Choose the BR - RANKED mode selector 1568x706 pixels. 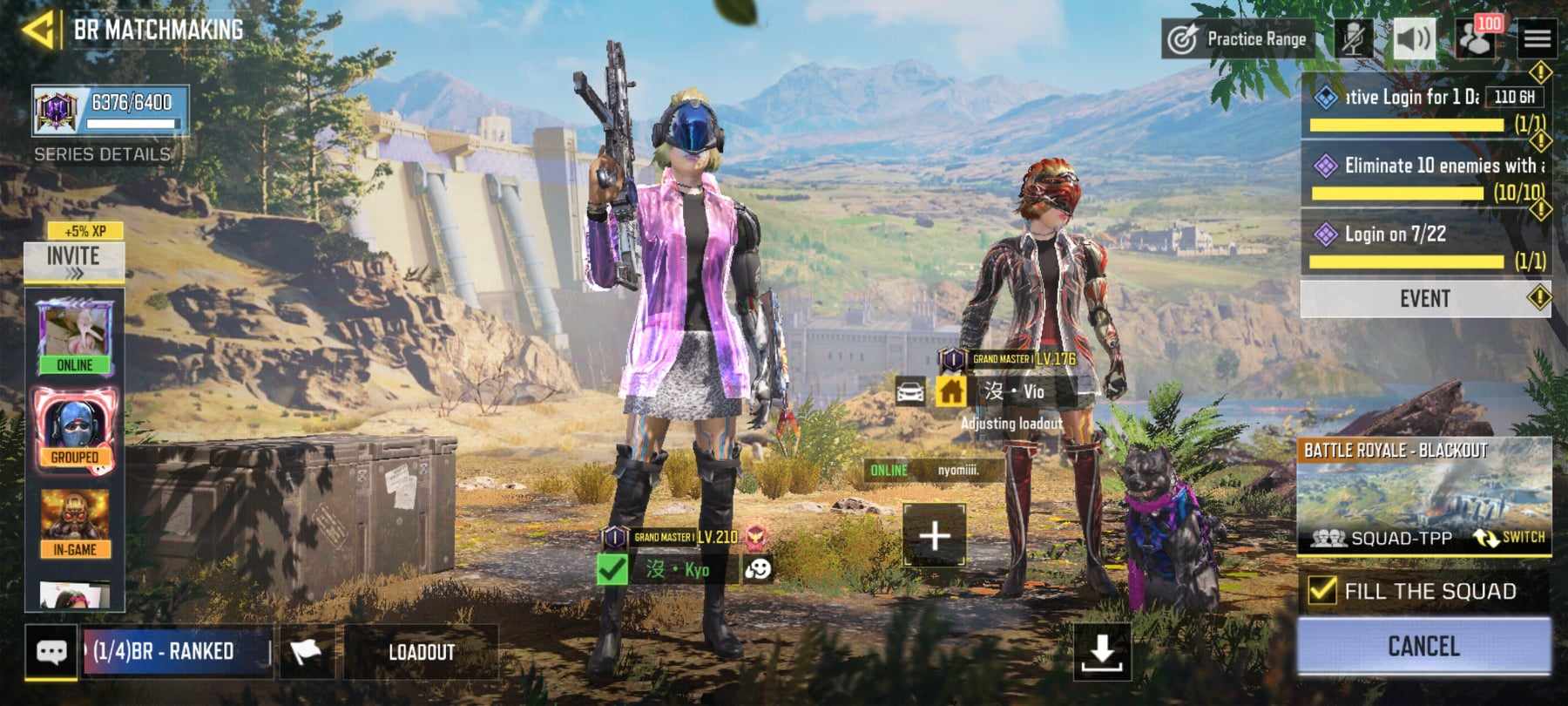176,652
